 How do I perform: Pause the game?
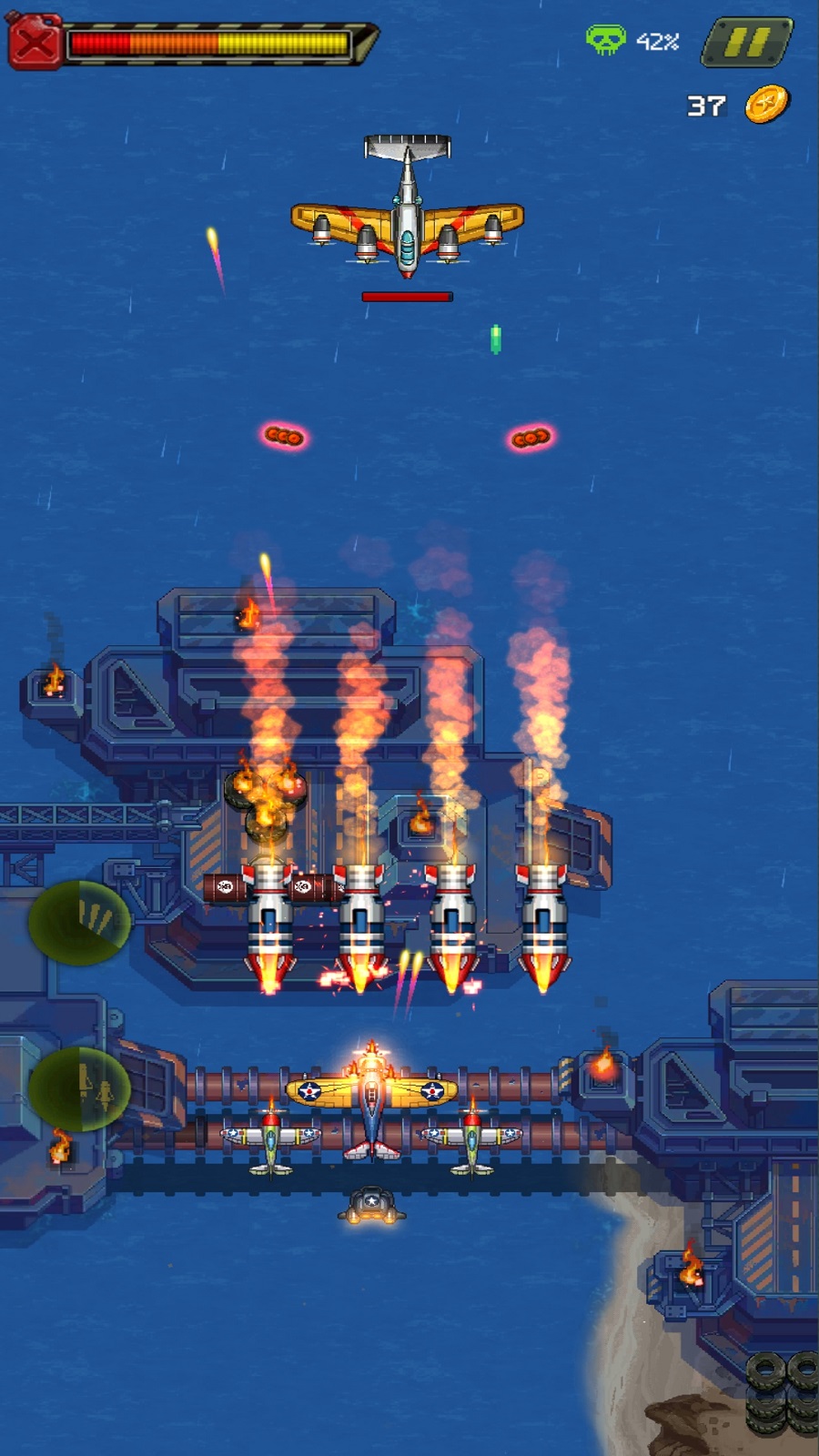(747, 42)
